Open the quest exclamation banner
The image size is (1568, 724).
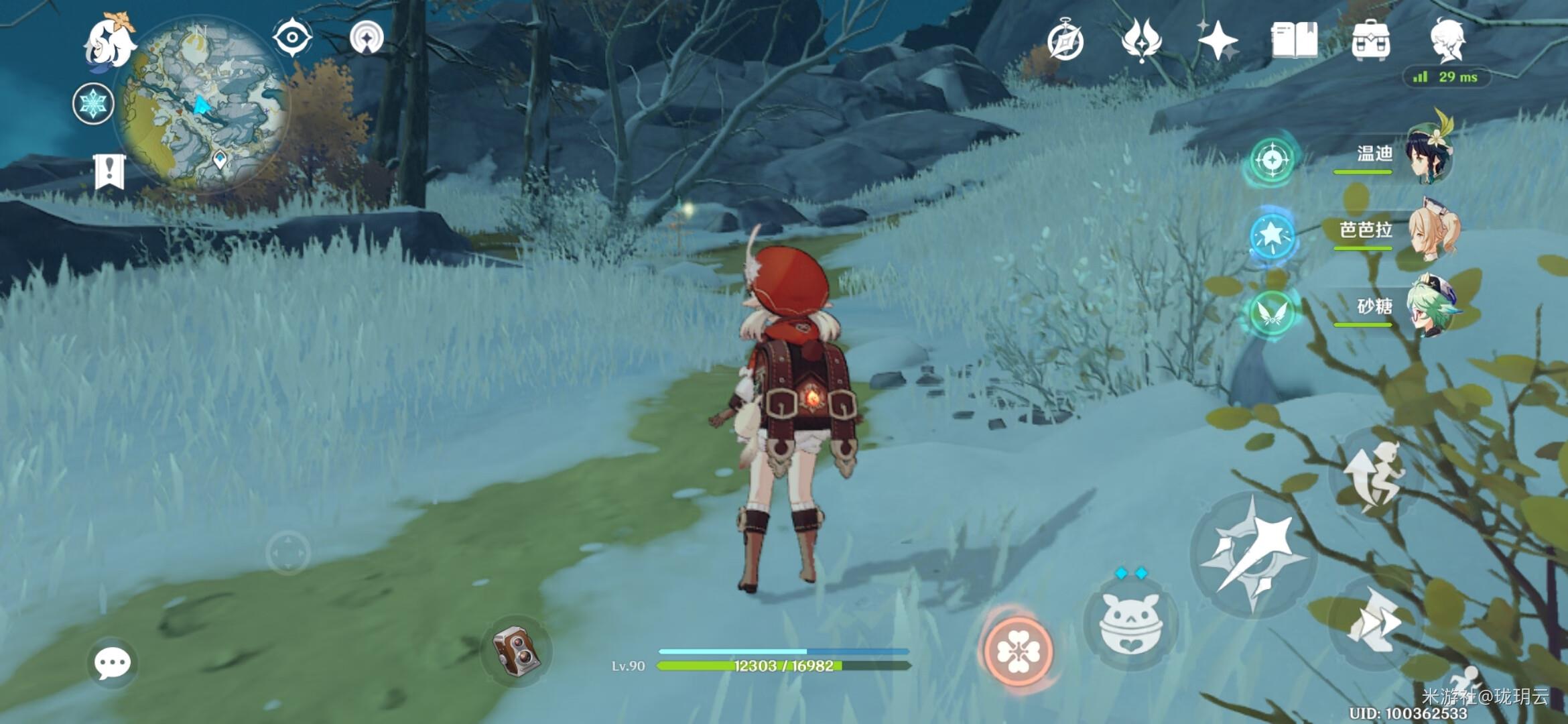point(109,172)
